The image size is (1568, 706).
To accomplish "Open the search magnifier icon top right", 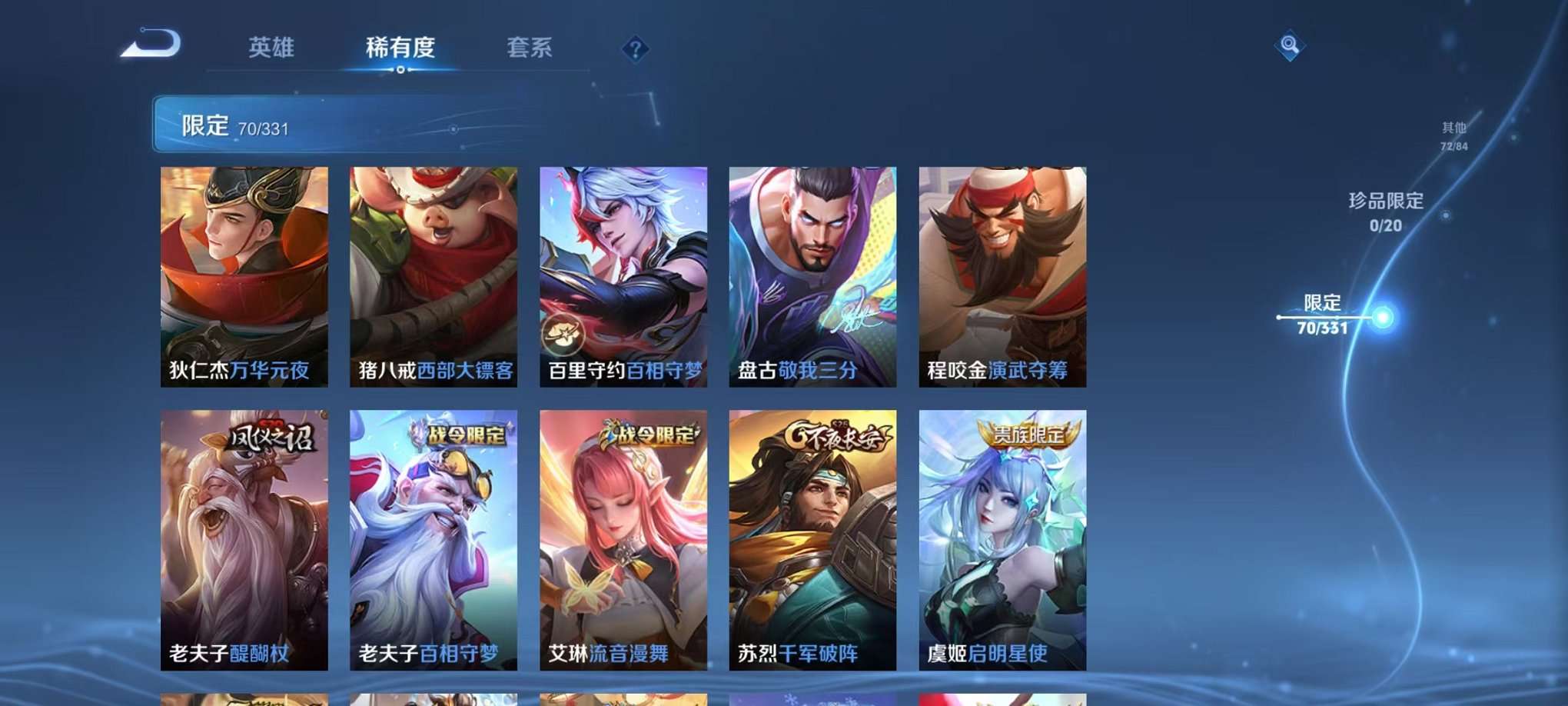I will (1291, 46).
